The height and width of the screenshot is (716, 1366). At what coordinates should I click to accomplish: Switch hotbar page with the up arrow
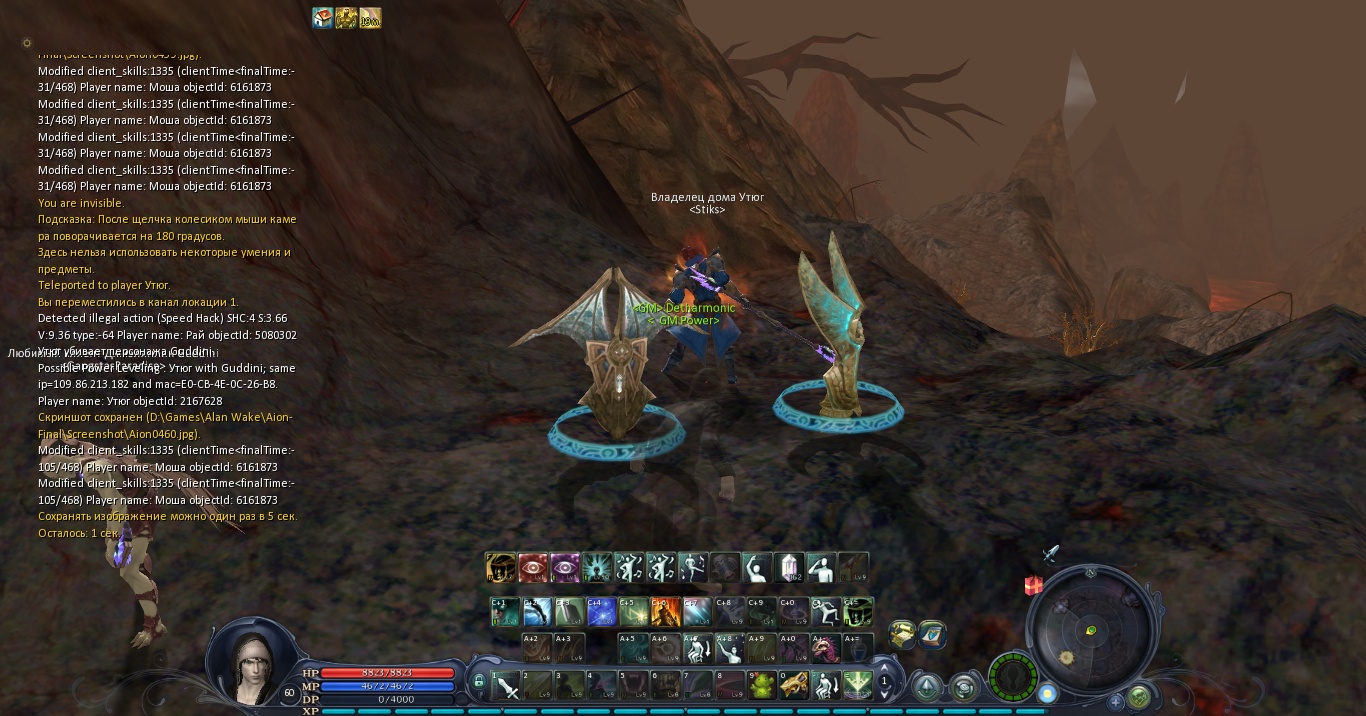[884, 669]
